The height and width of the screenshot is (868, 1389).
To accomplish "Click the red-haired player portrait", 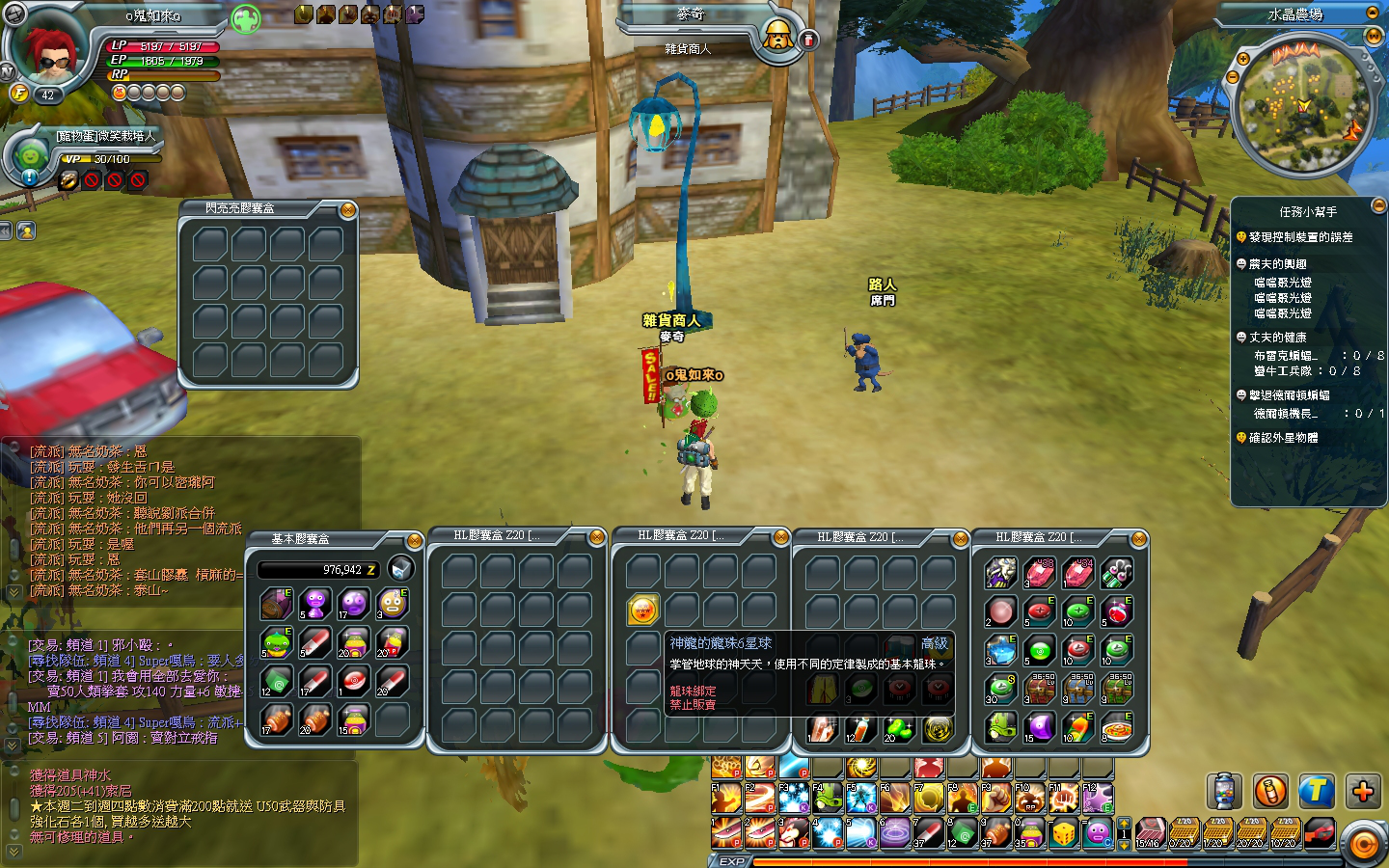I will coord(48,50).
